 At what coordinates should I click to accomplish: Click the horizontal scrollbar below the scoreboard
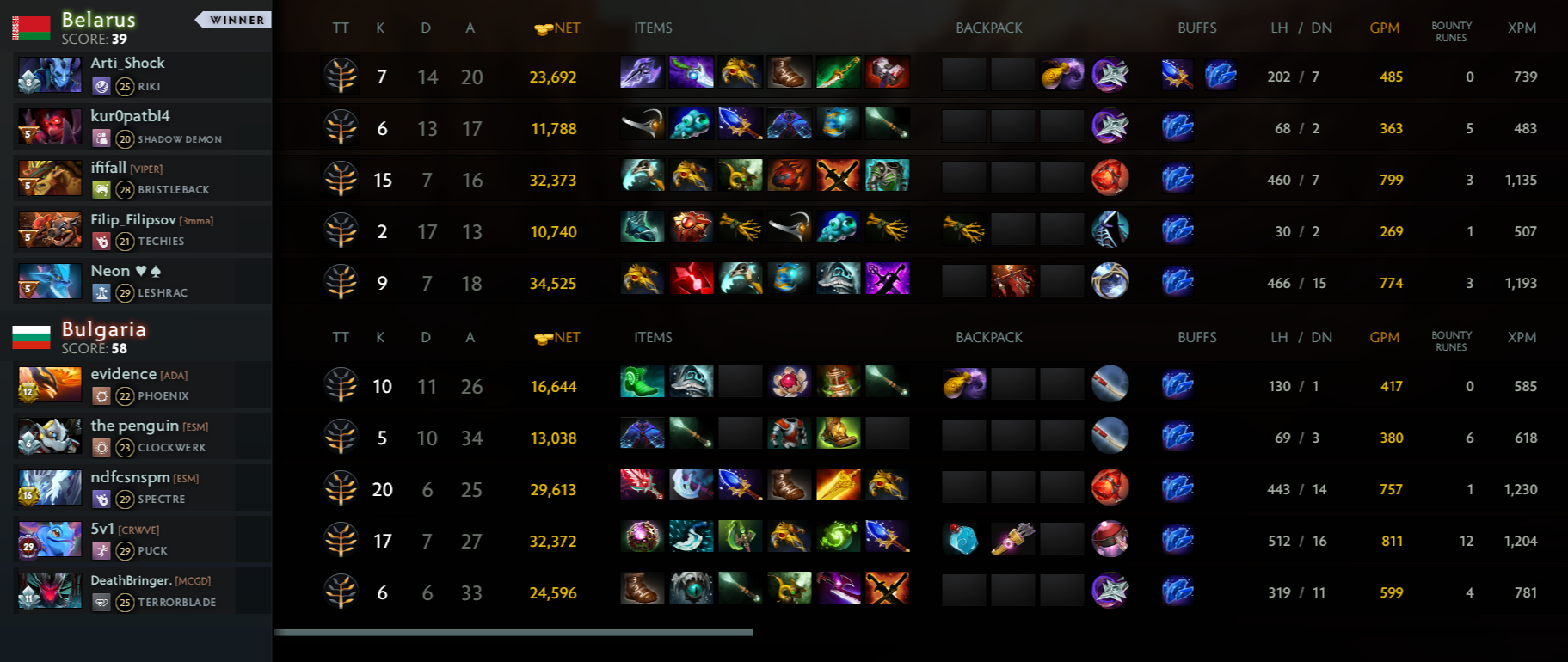(x=513, y=633)
